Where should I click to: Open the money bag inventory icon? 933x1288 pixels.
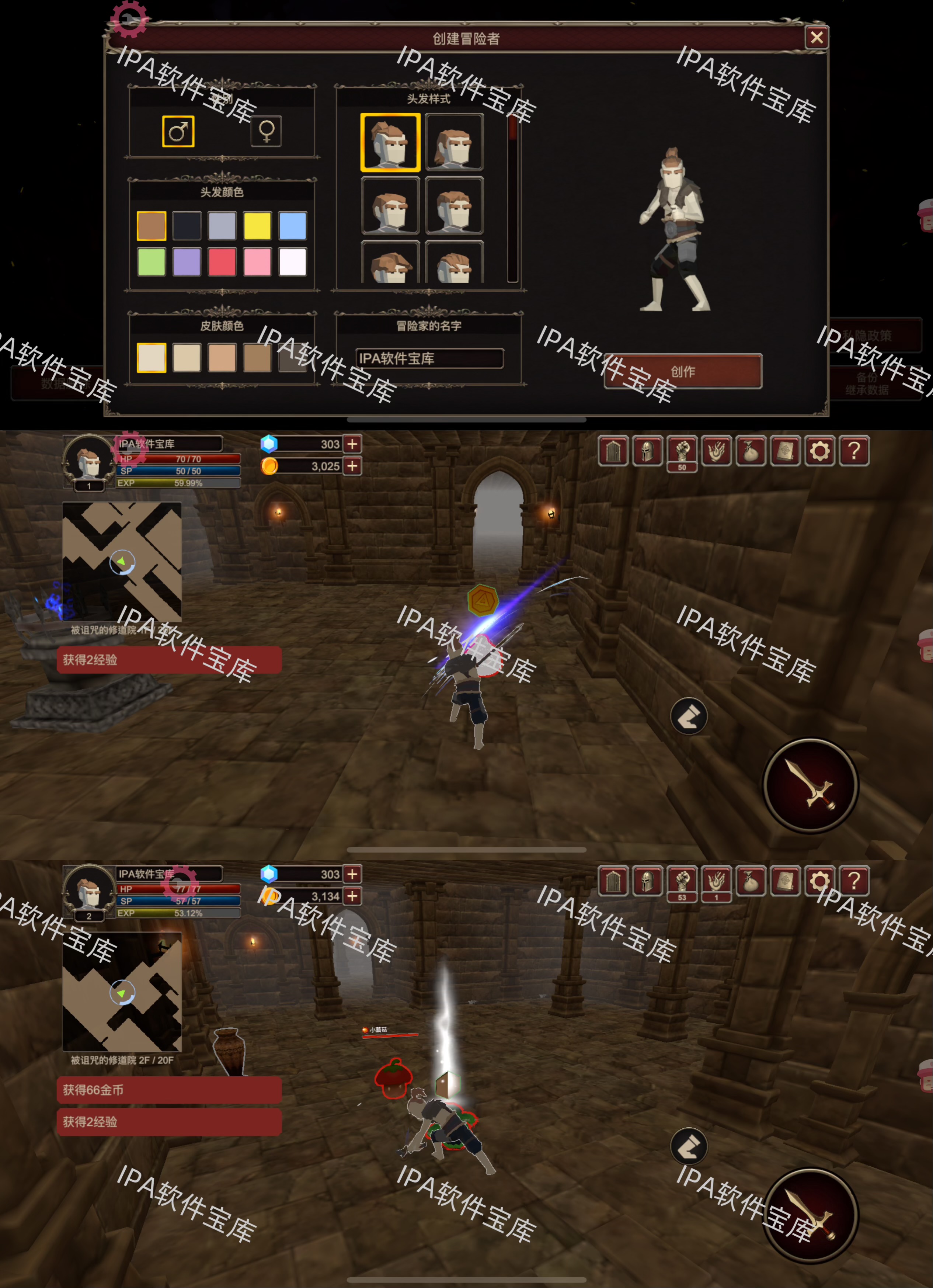click(751, 451)
